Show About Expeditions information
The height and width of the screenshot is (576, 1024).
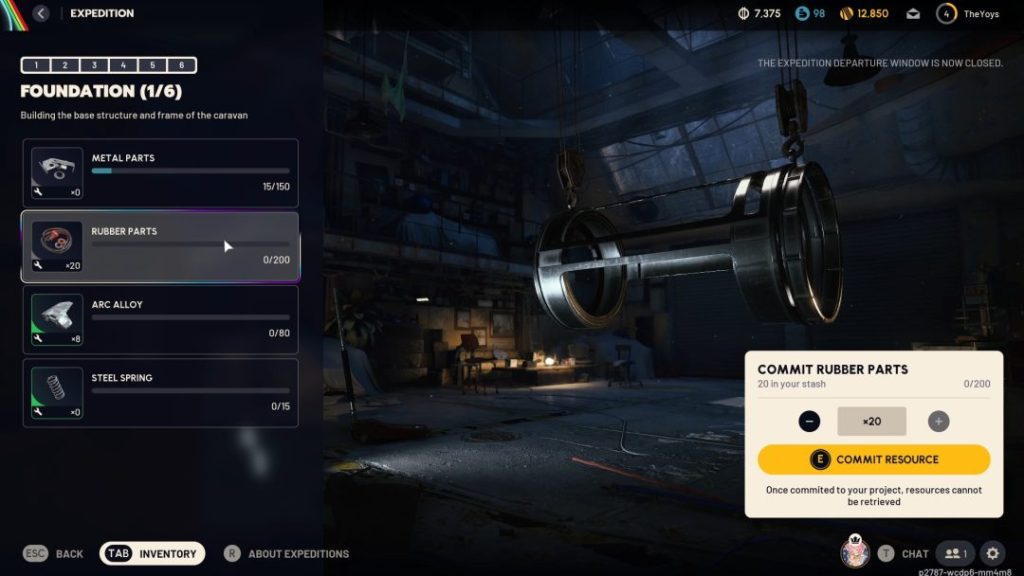click(286, 553)
